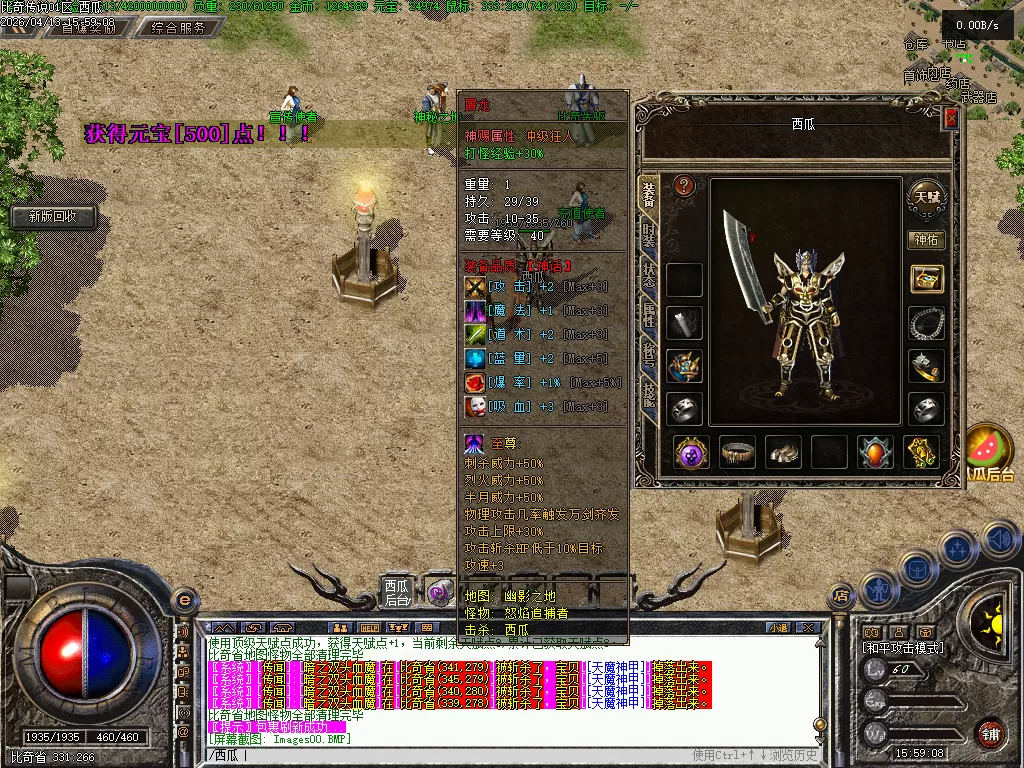Click the chat text input field
The width and height of the screenshot is (1024, 768).
pos(450,755)
